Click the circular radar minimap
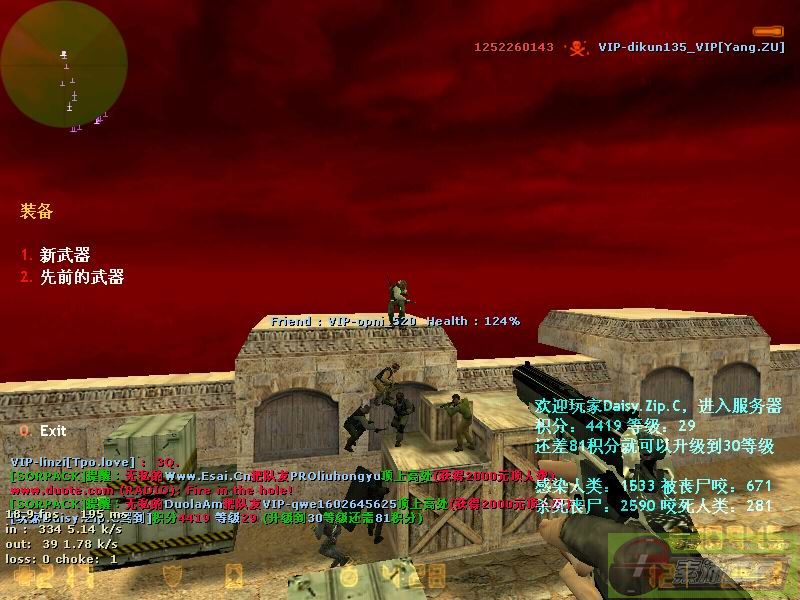Image resolution: width=800 pixels, height=600 pixels. [x=64, y=64]
